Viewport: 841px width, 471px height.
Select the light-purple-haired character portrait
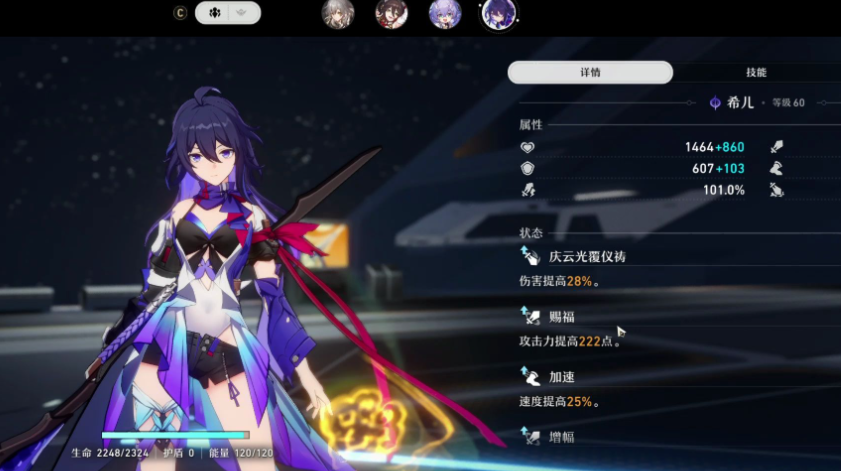[x=445, y=14]
